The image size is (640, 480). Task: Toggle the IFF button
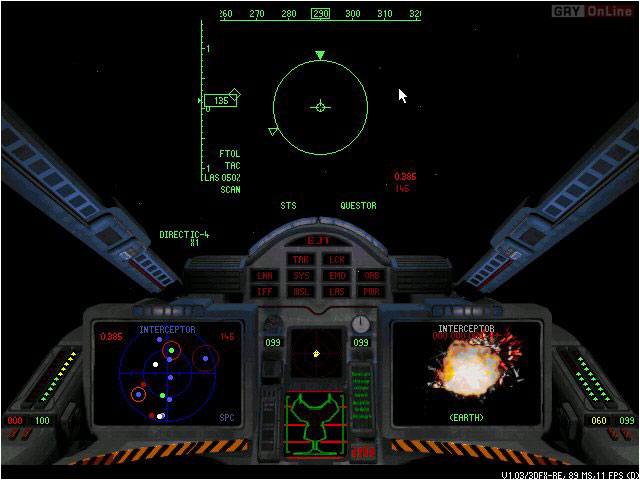point(265,291)
